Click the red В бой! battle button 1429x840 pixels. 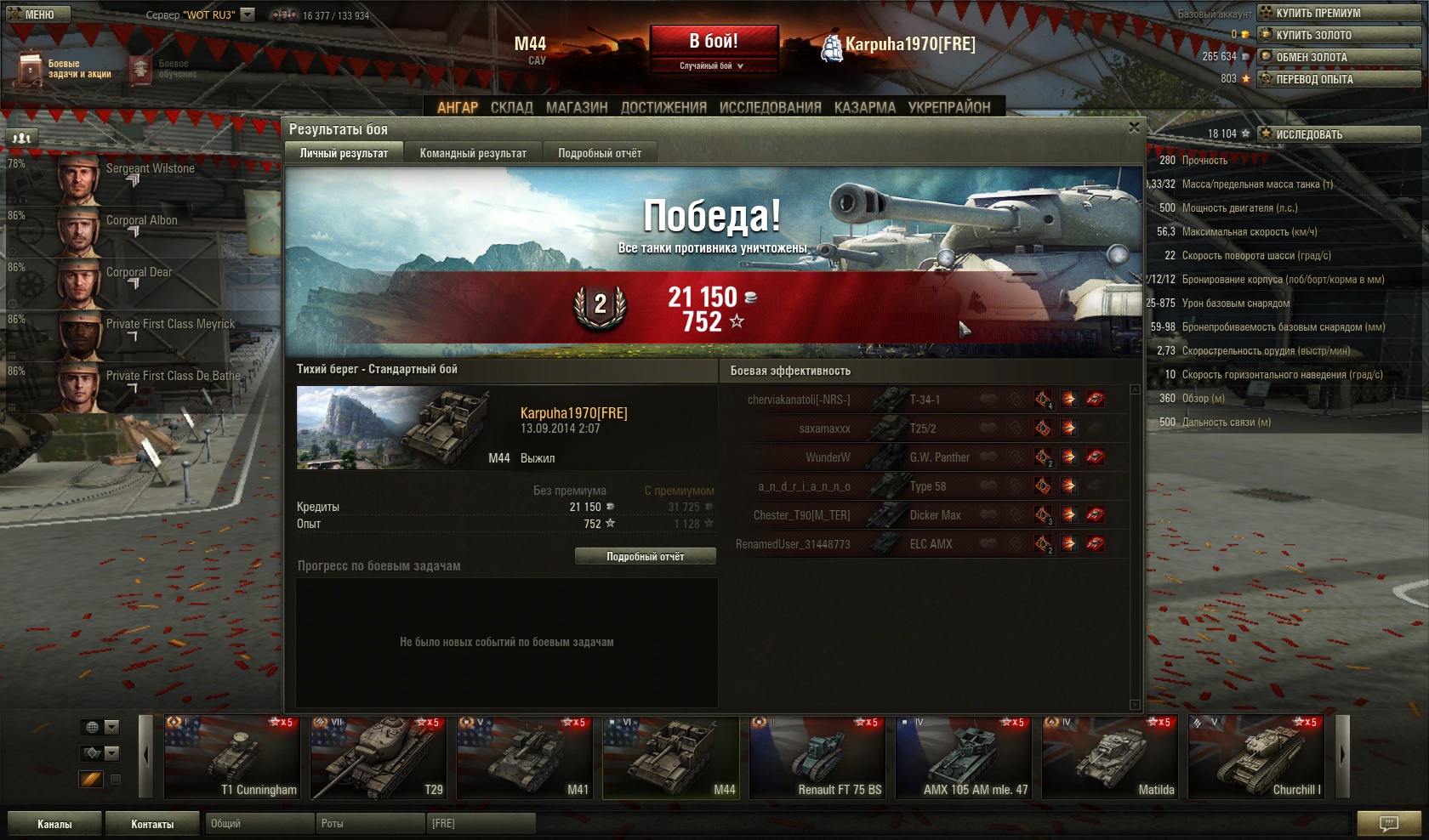point(714,41)
